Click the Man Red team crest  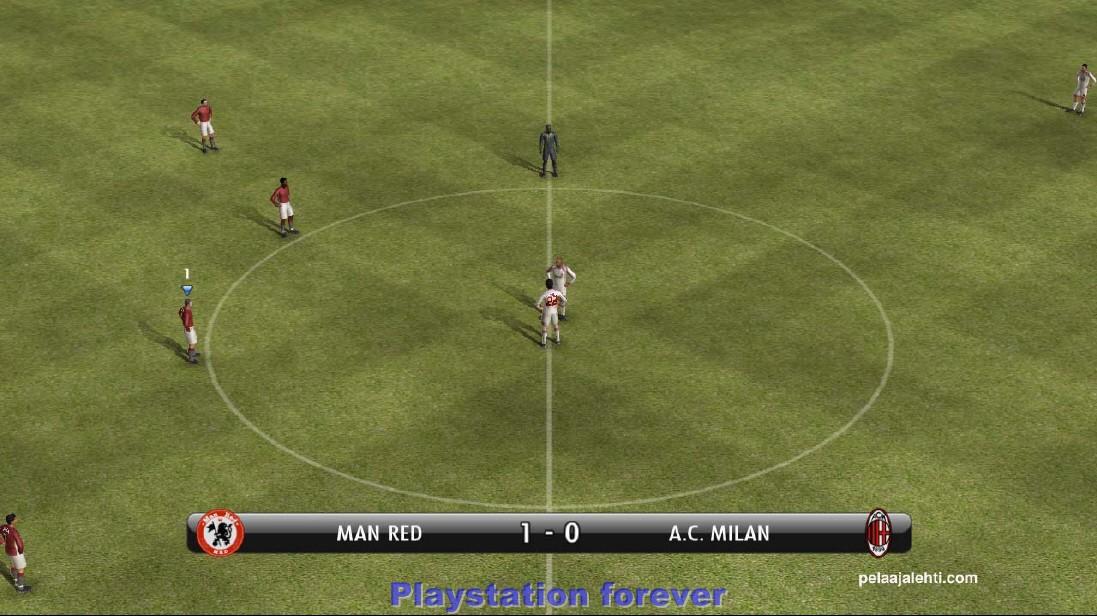tap(220, 533)
